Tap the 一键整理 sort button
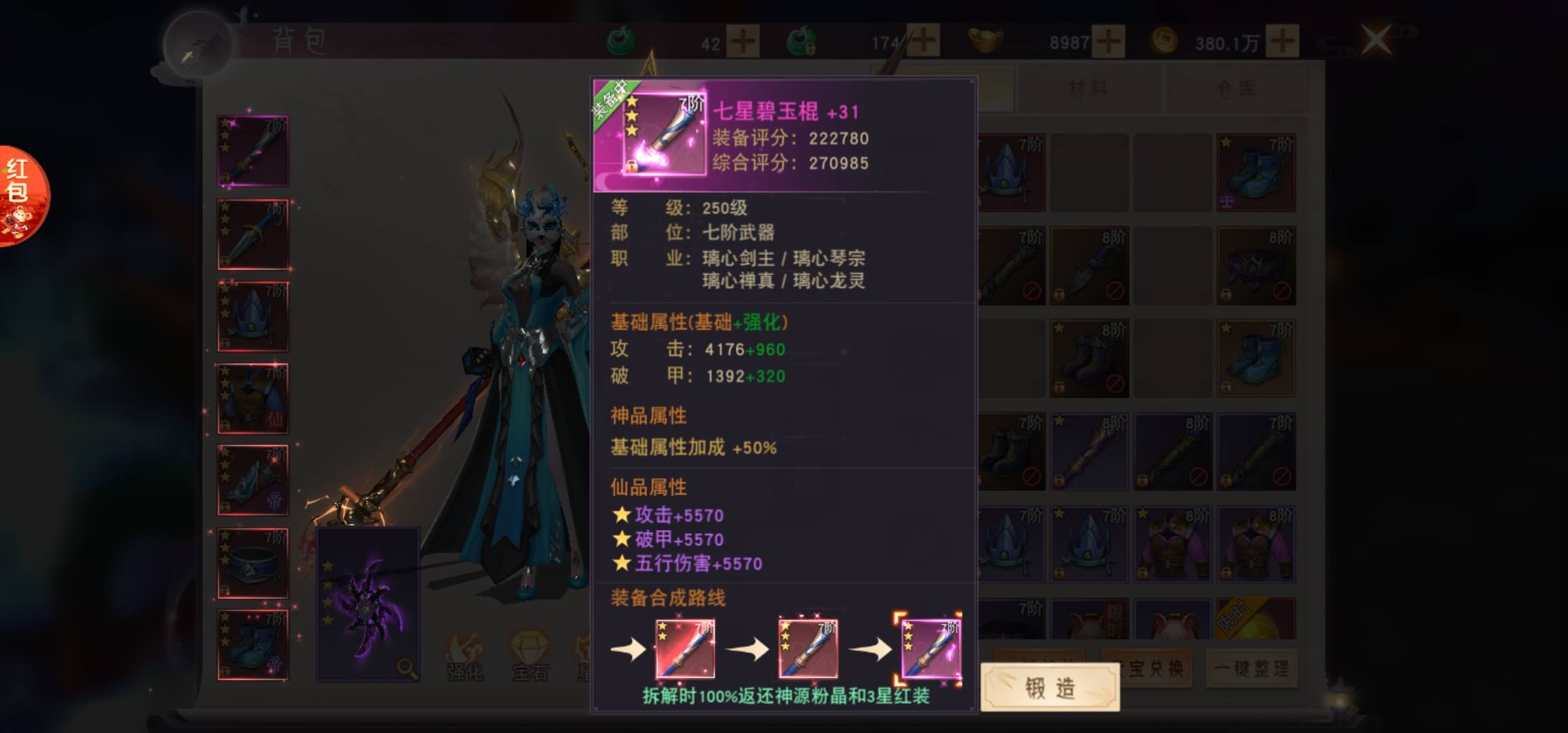The image size is (1568, 733). pos(1251,669)
